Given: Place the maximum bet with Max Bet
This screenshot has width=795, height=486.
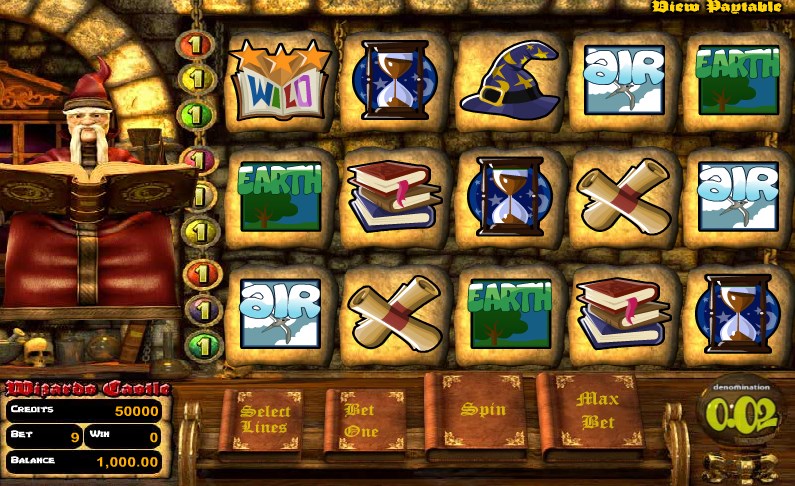Looking at the screenshot, I should point(596,412).
